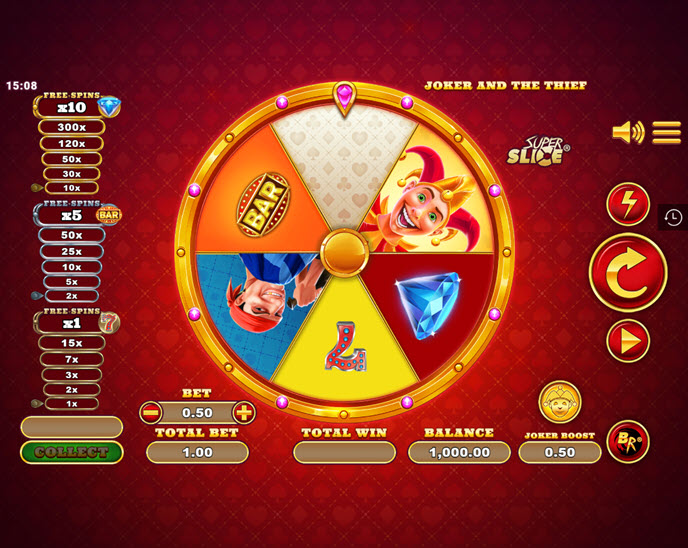Activate the lightning bolt turbo button

628,204
